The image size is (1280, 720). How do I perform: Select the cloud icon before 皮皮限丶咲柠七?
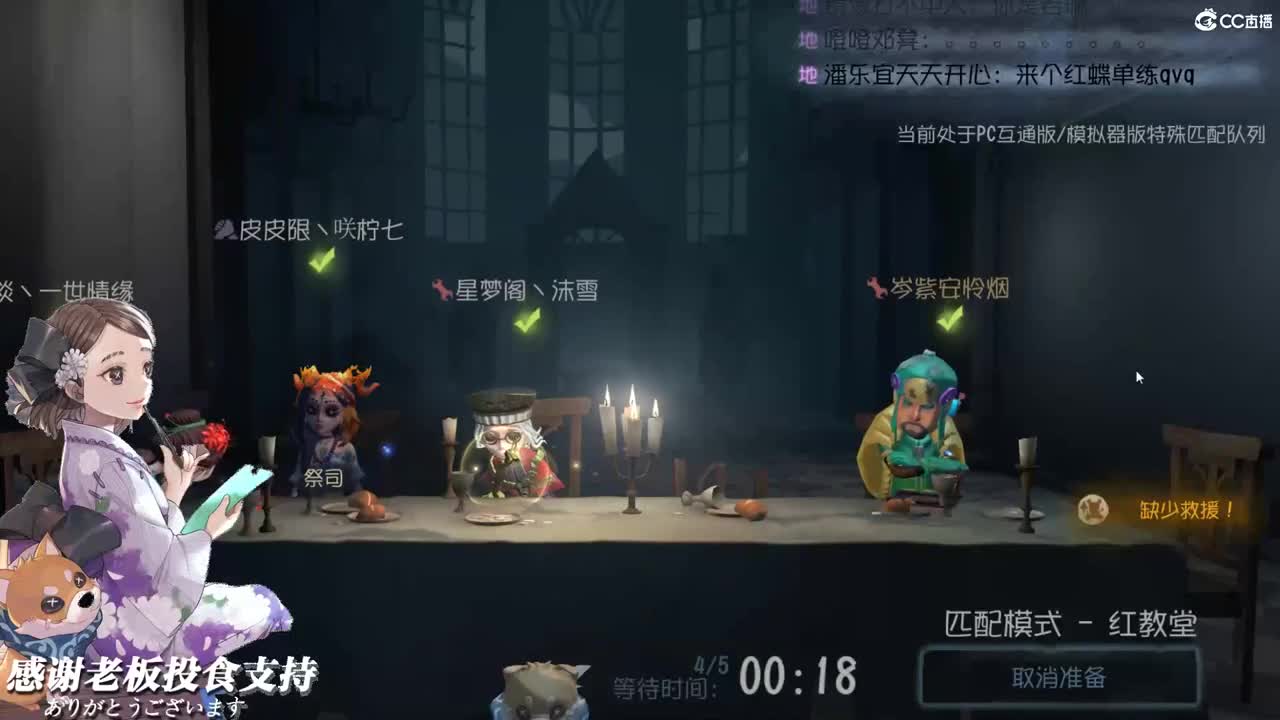click(225, 227)
